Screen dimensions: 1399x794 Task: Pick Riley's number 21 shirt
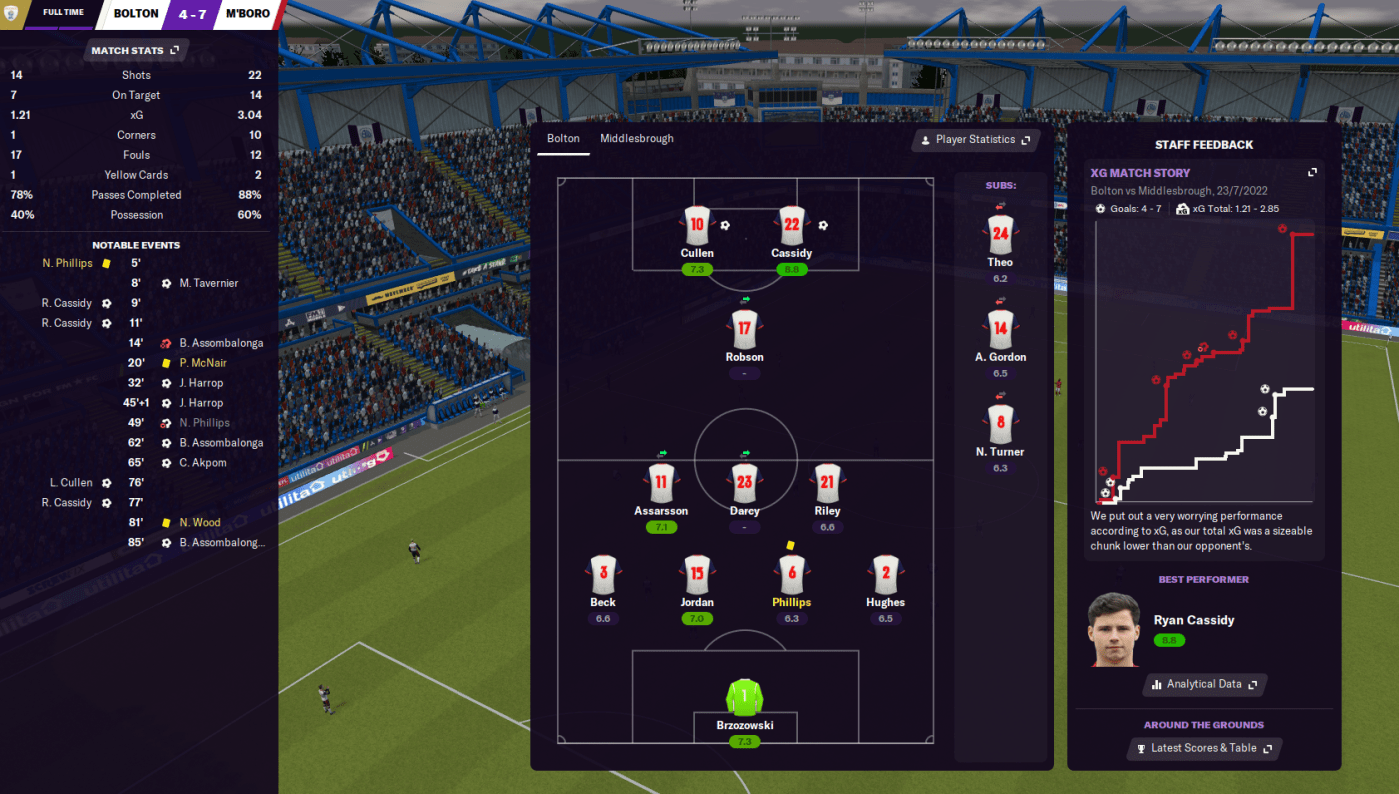point(827,483)
